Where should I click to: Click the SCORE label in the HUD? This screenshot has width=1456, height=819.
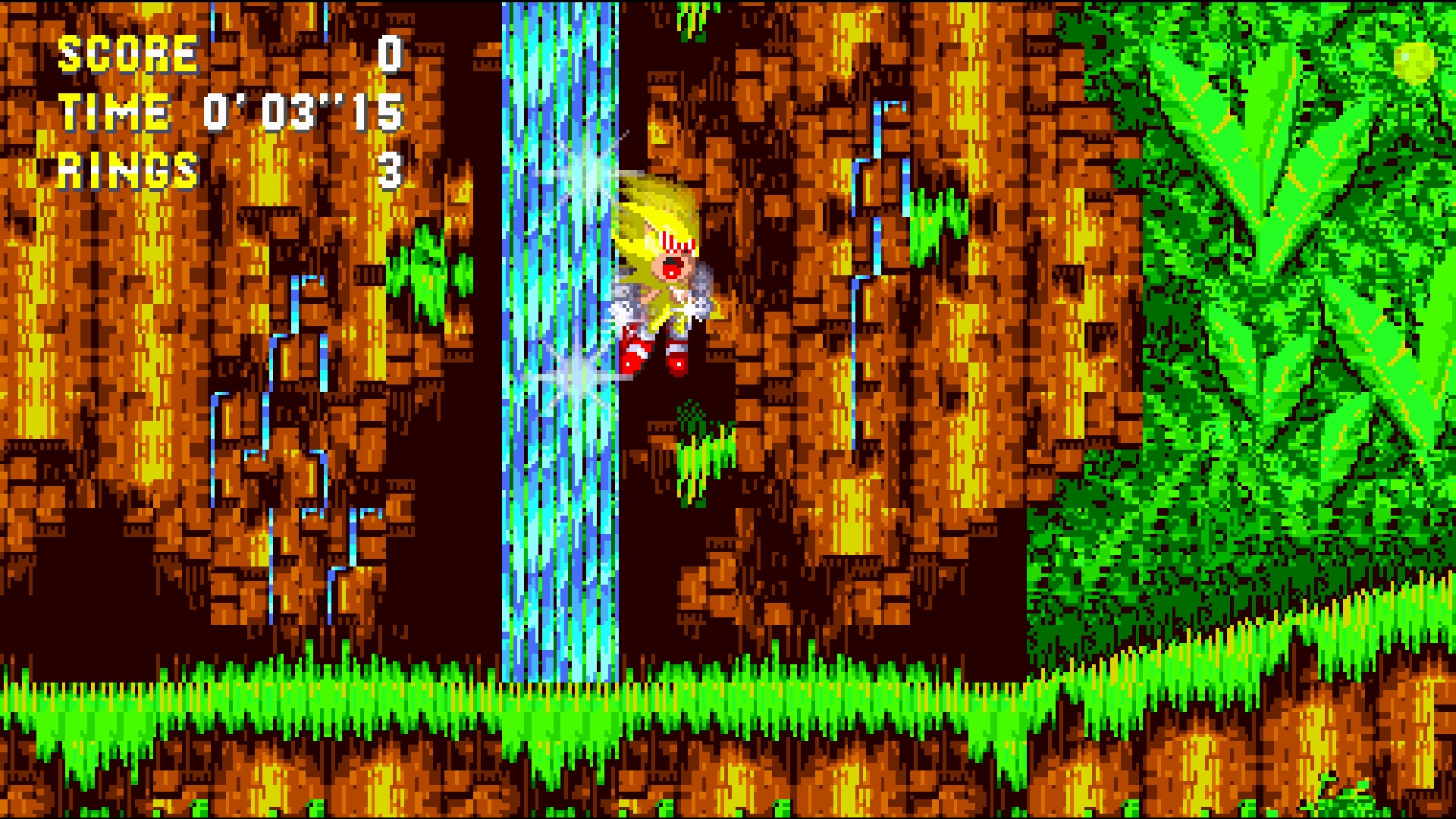[x=129, y=53]
